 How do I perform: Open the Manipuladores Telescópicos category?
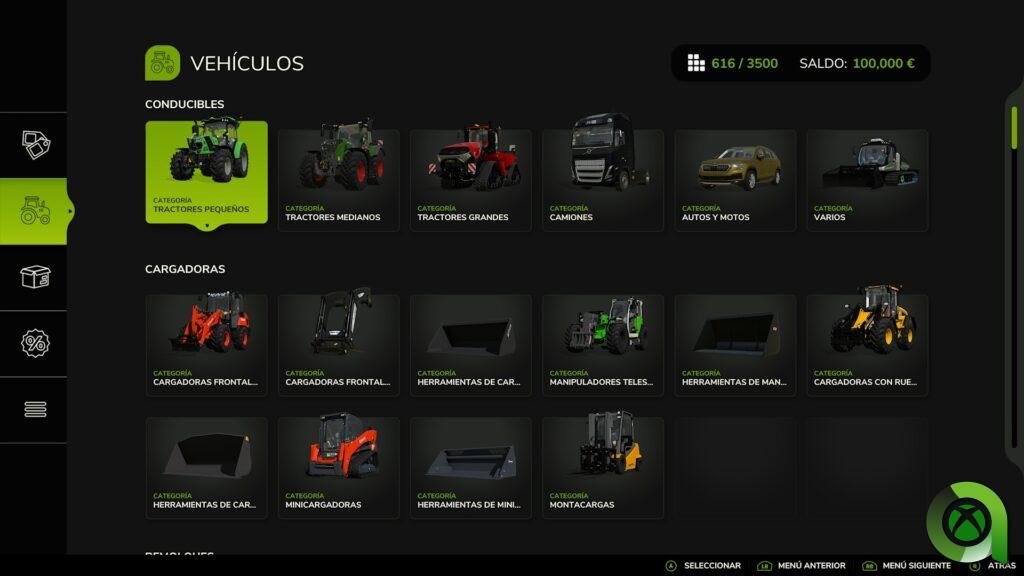pyautogui.click(x=602, y=344)
